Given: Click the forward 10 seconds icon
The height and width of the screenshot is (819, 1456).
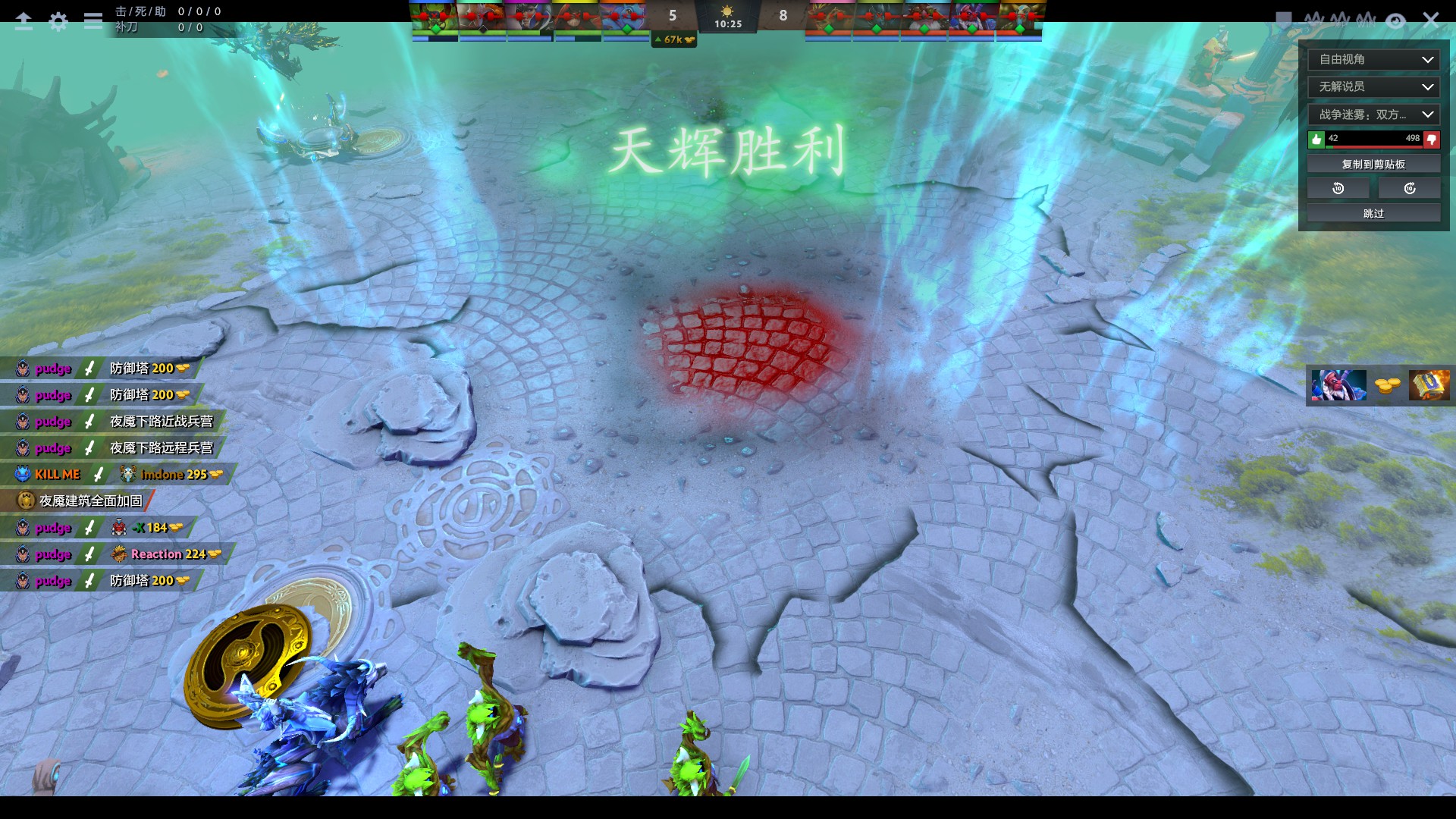Looking at the screenshot, I should 1409,187.
